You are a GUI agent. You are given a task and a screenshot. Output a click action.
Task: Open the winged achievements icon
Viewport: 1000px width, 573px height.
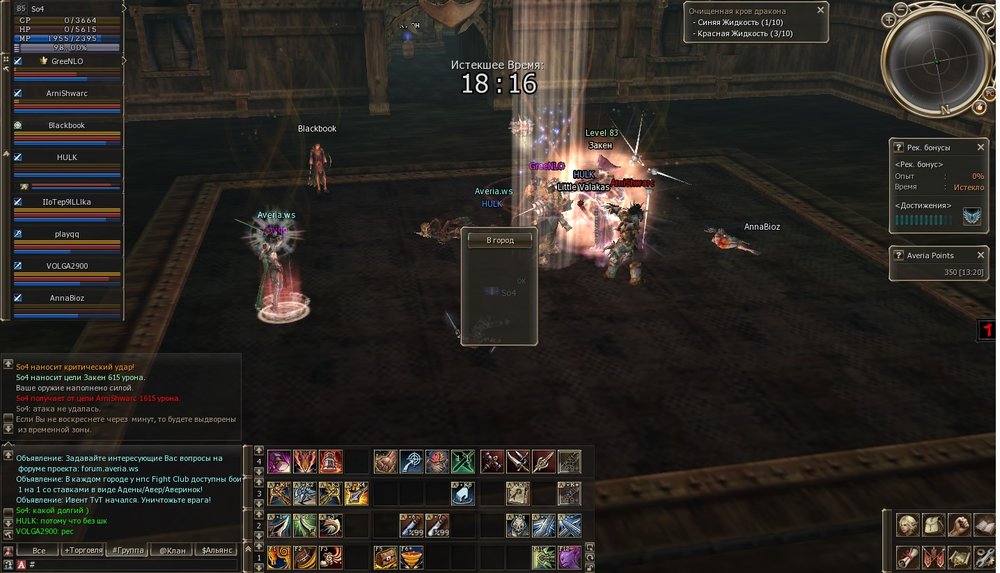click(x=971, y=216)
